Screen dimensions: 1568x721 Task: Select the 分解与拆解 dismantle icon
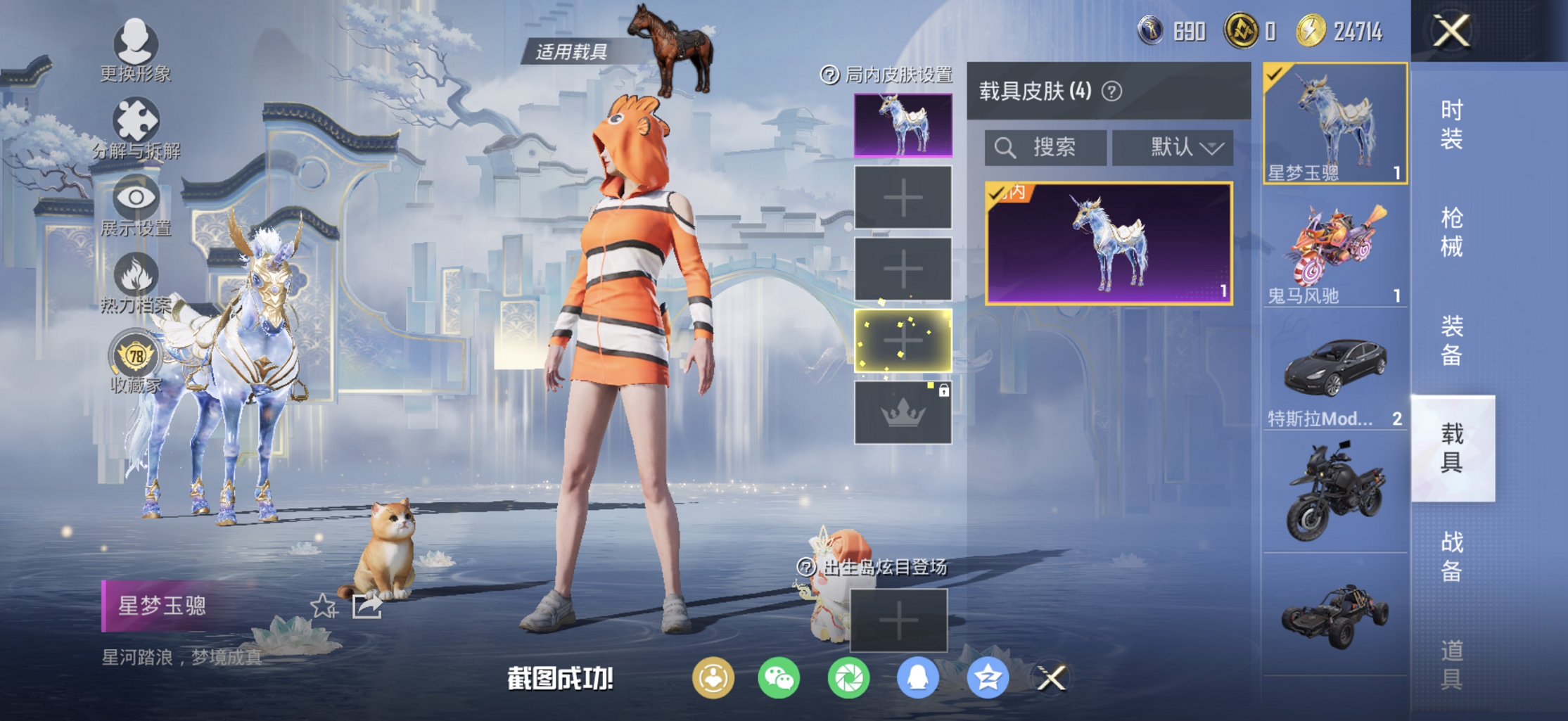click(138, 118)
